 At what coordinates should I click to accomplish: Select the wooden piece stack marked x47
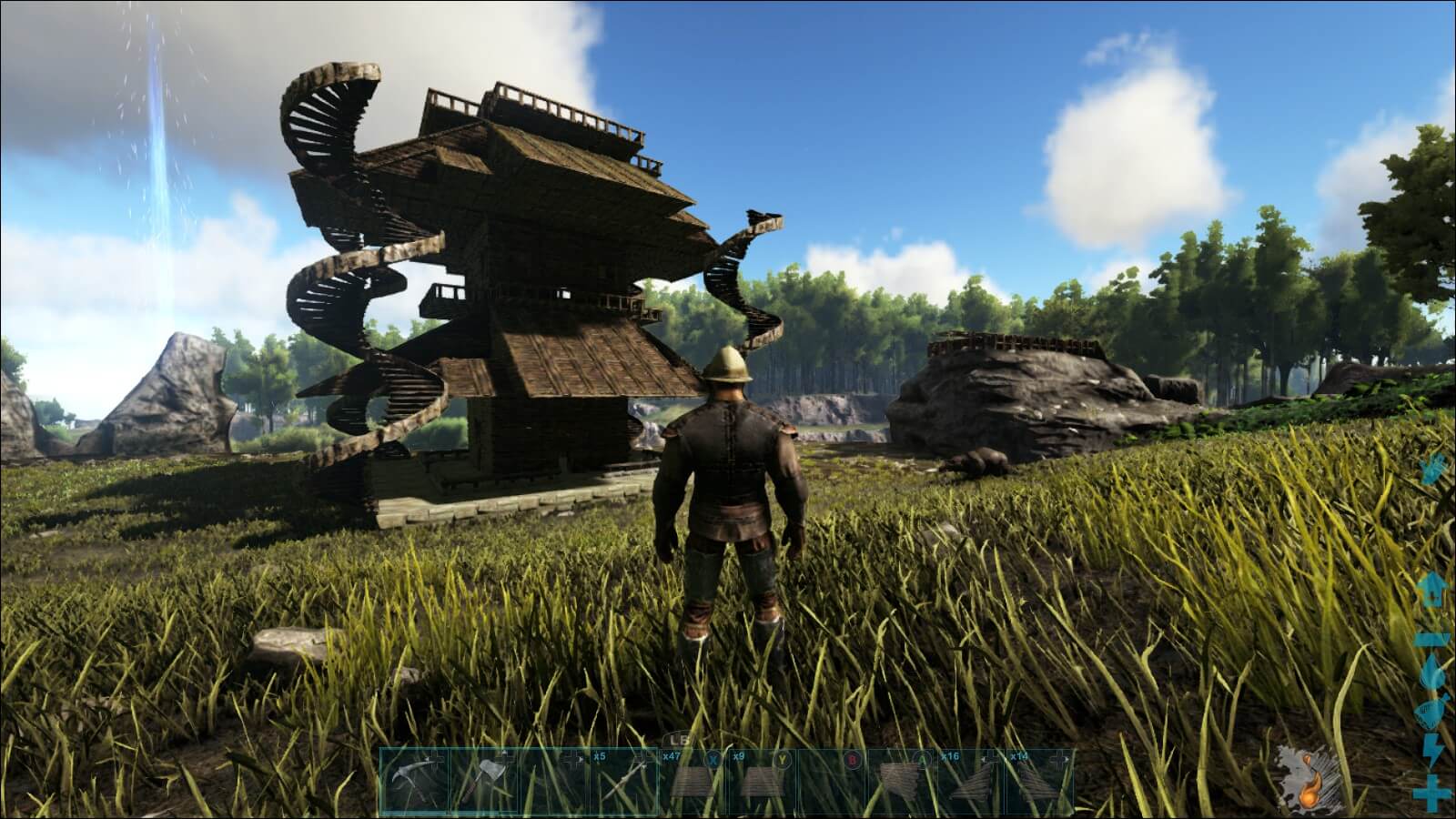(x=693, y=780)
